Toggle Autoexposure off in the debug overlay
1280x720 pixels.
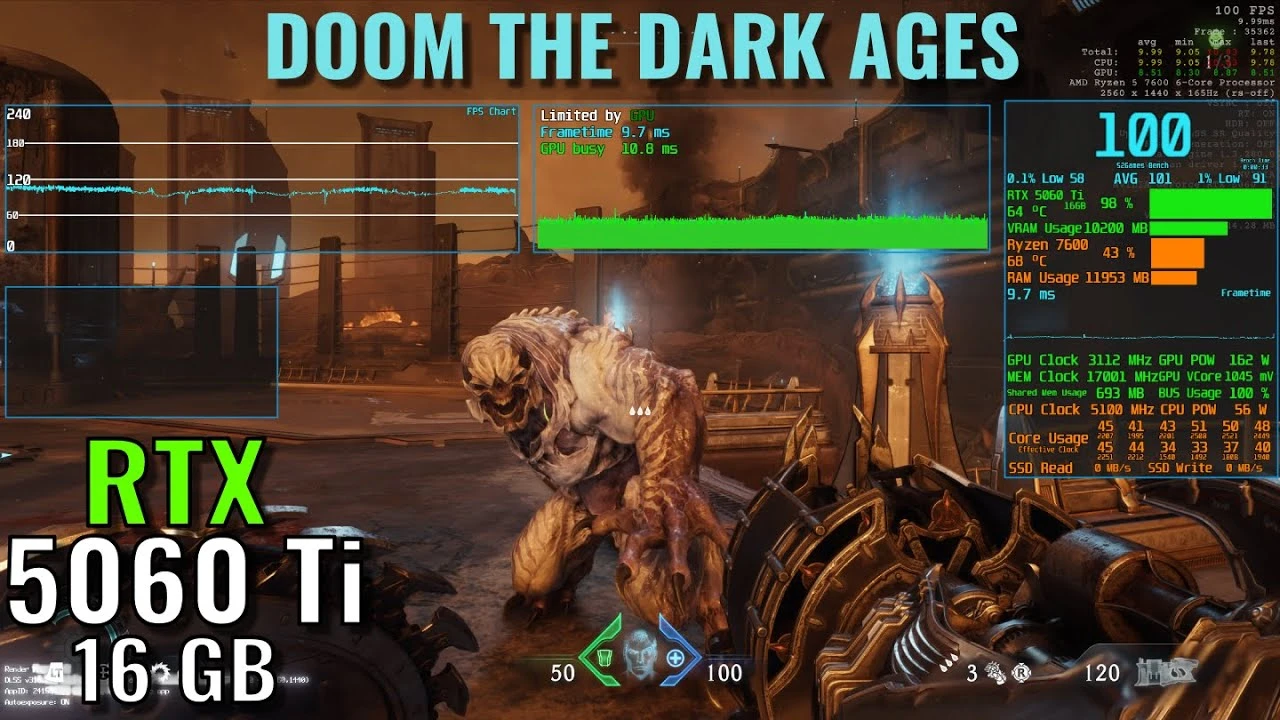[x=36, y=702]
